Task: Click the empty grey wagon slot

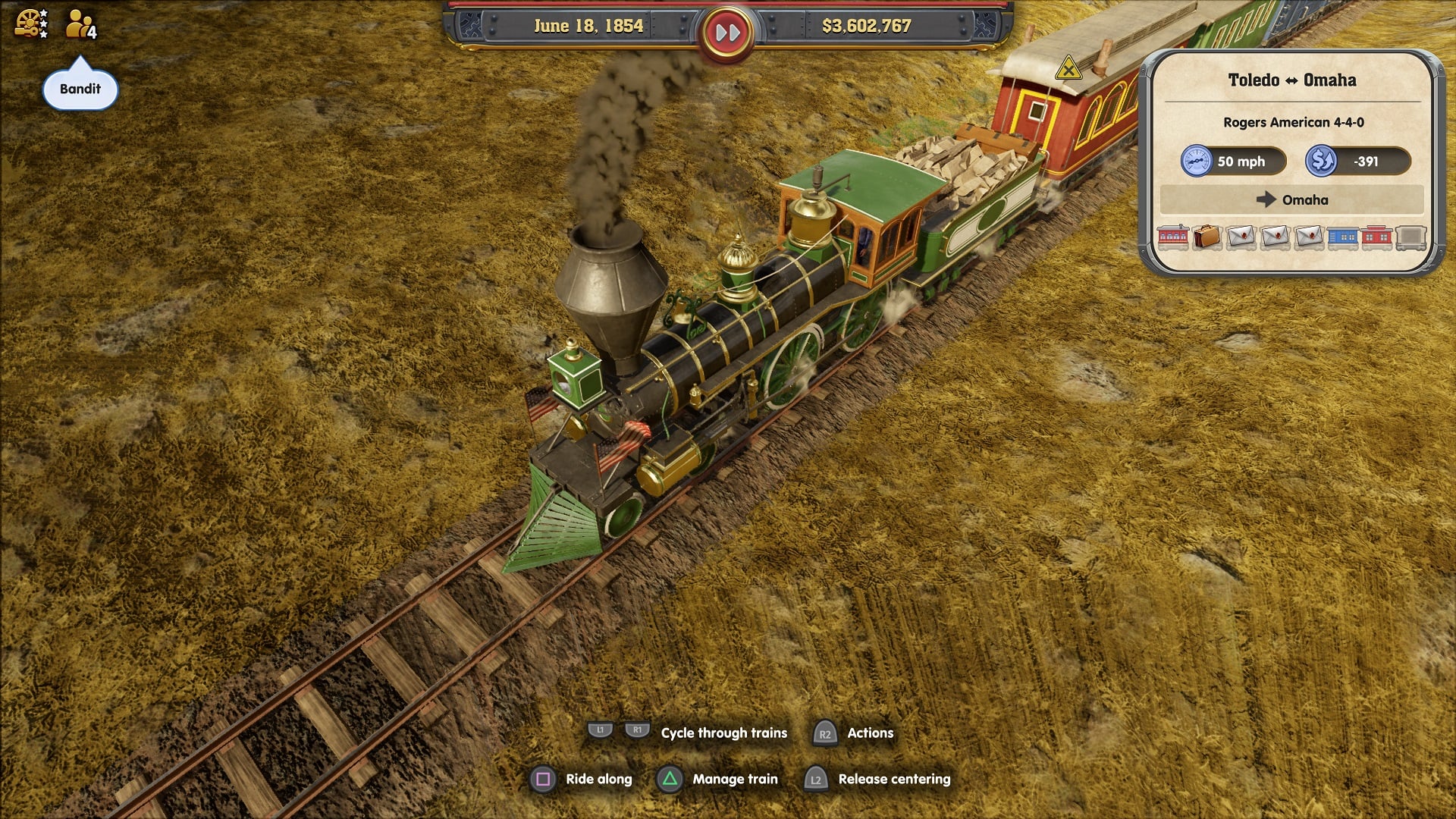Action: click(x=1410, y=237)
